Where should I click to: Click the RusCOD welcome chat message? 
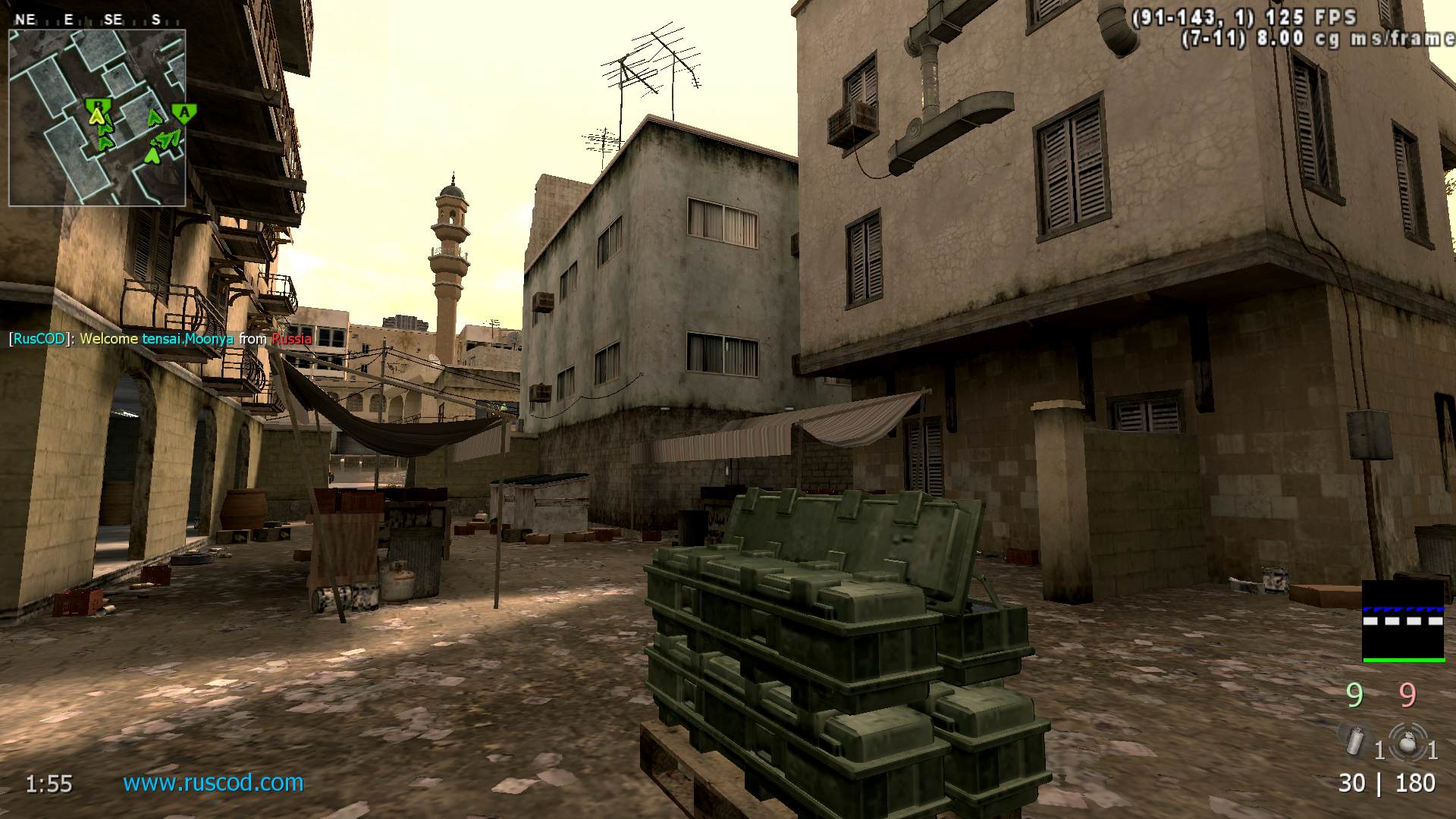point(160,339)
